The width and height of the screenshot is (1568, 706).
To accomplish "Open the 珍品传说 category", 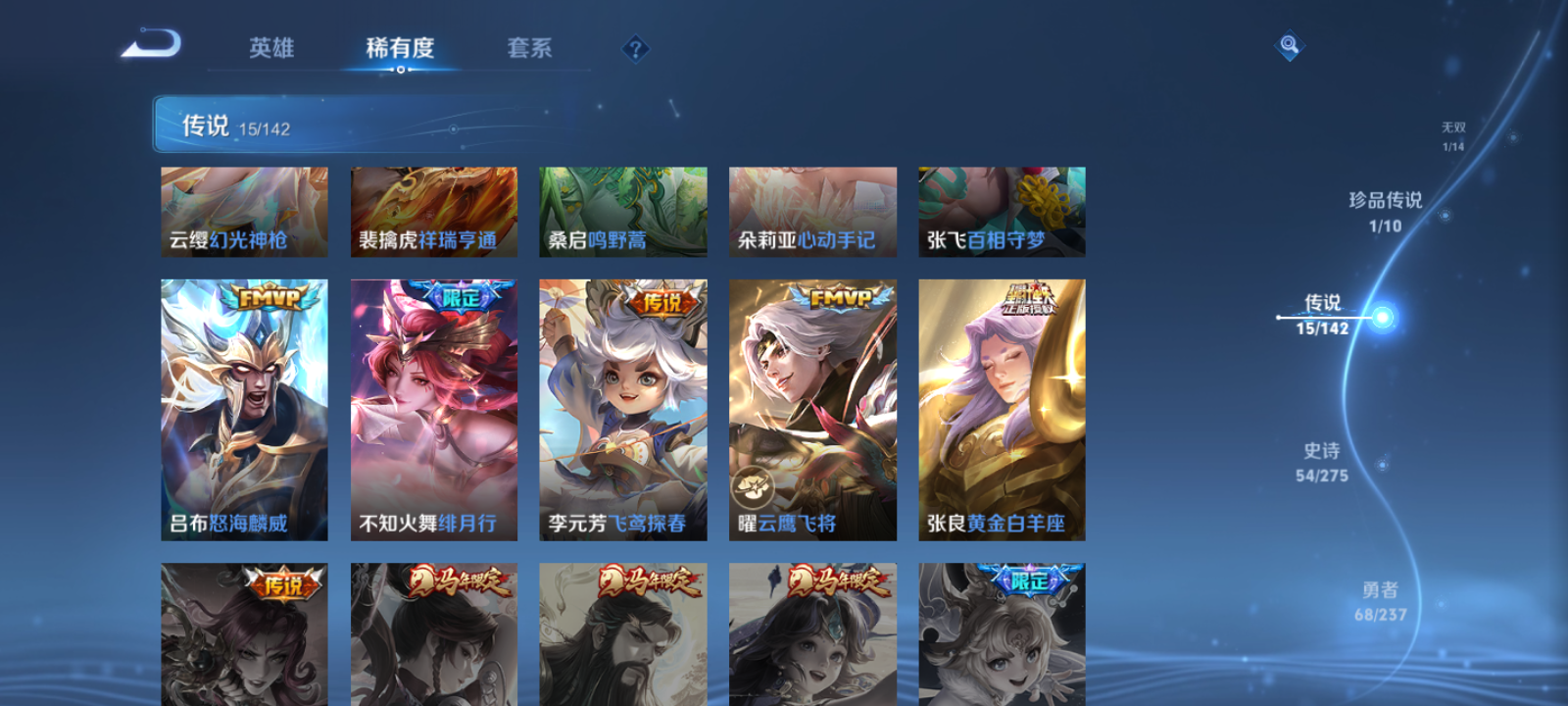I will [1385, 211].
